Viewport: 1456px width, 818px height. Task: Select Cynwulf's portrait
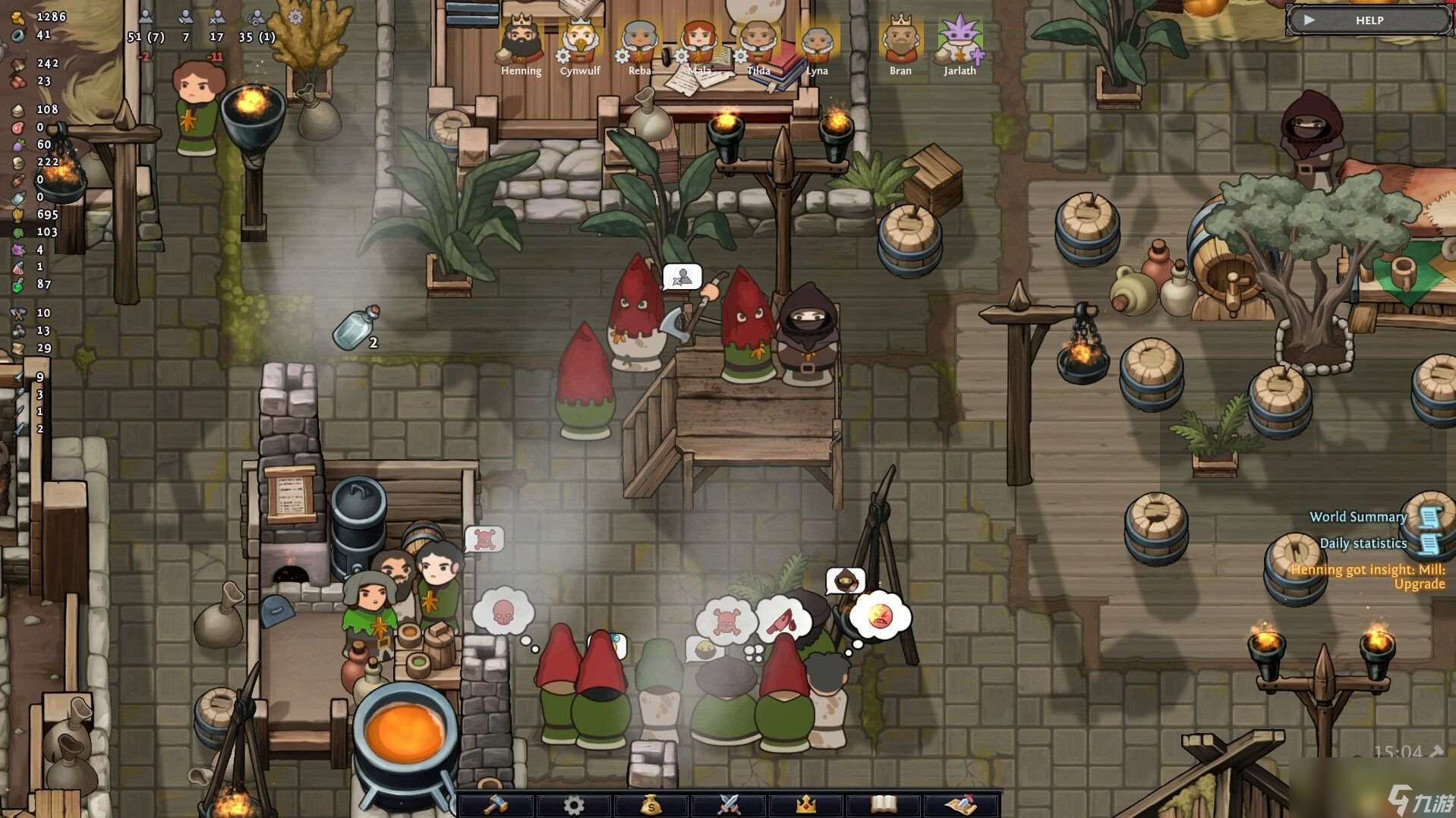pyautogui.click(x=580, y=41)
